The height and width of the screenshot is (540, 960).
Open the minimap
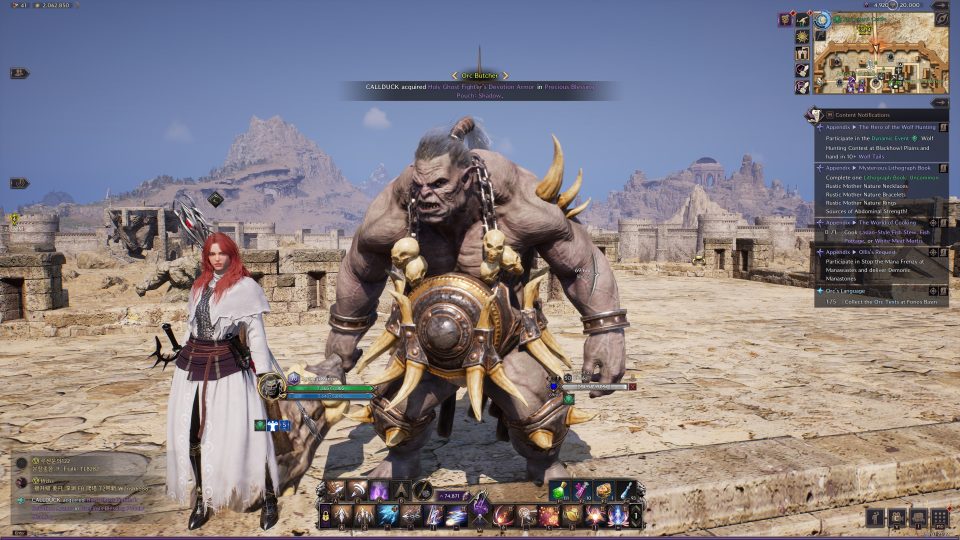click(x=880, y=59)
